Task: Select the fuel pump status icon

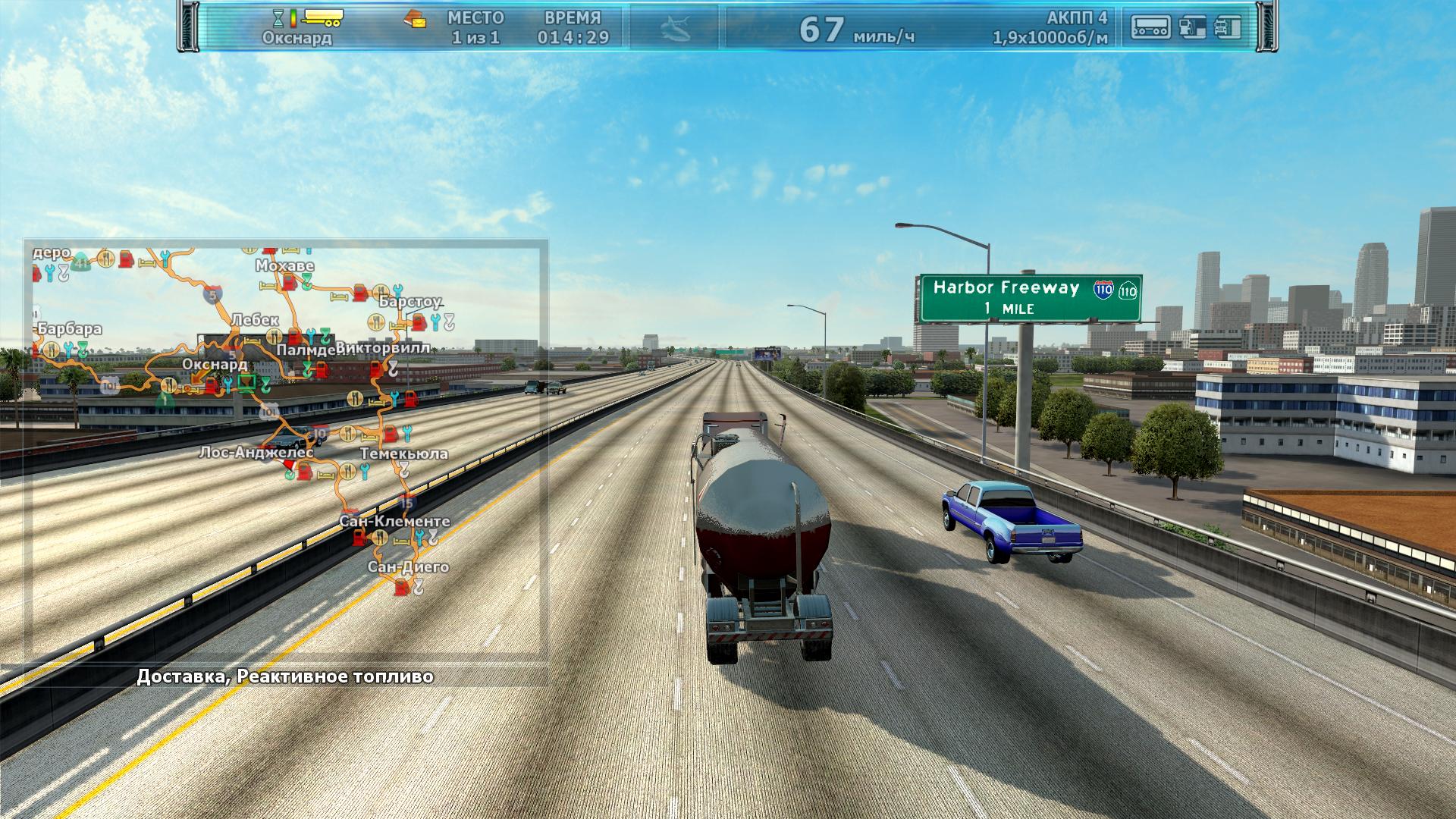Action: [1192, 27]
